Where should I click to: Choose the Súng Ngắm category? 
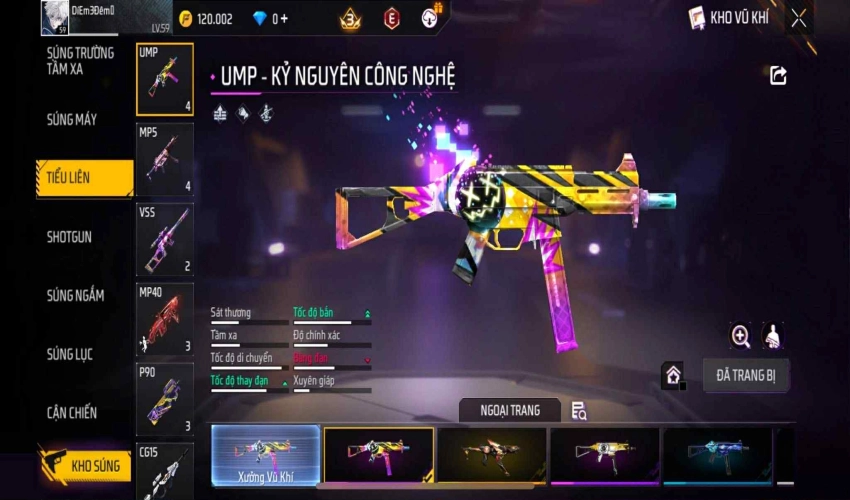pyautogui.click(x=74, y=296)
